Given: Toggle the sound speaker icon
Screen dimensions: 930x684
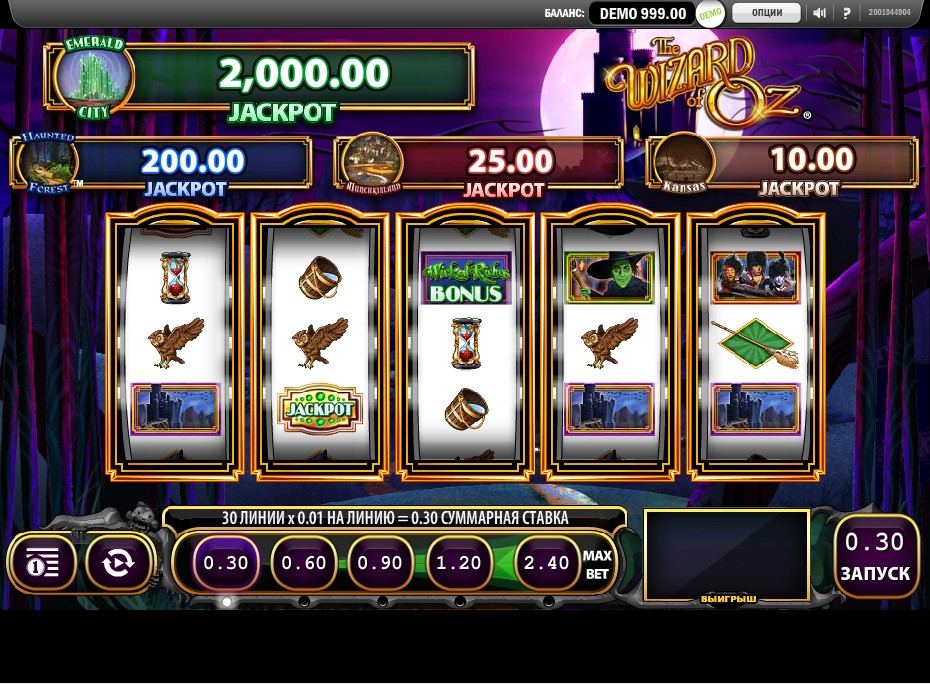Looking at the screenshot, I should tap(819, 13).
